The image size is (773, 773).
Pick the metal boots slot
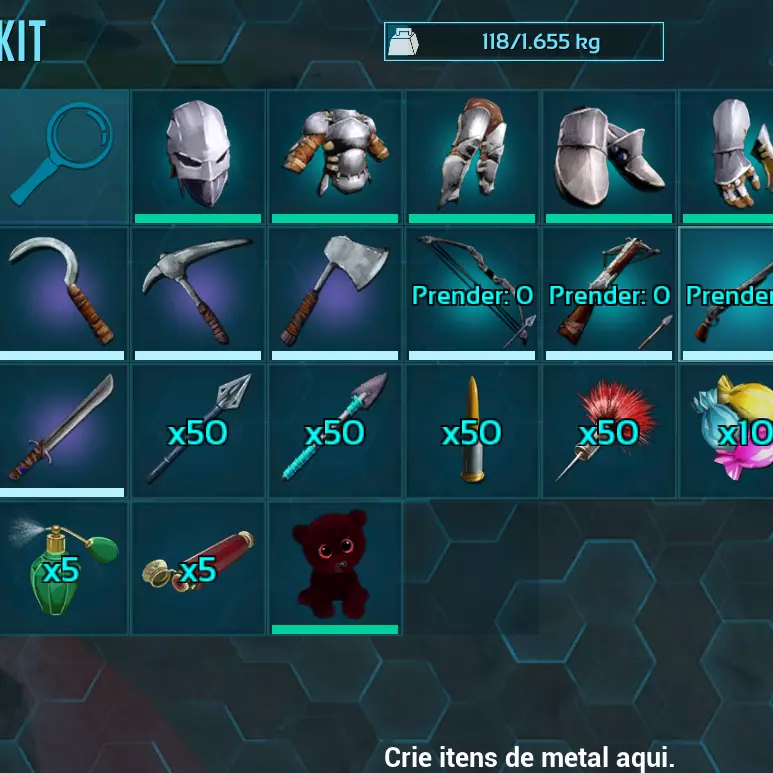(609, 155)
